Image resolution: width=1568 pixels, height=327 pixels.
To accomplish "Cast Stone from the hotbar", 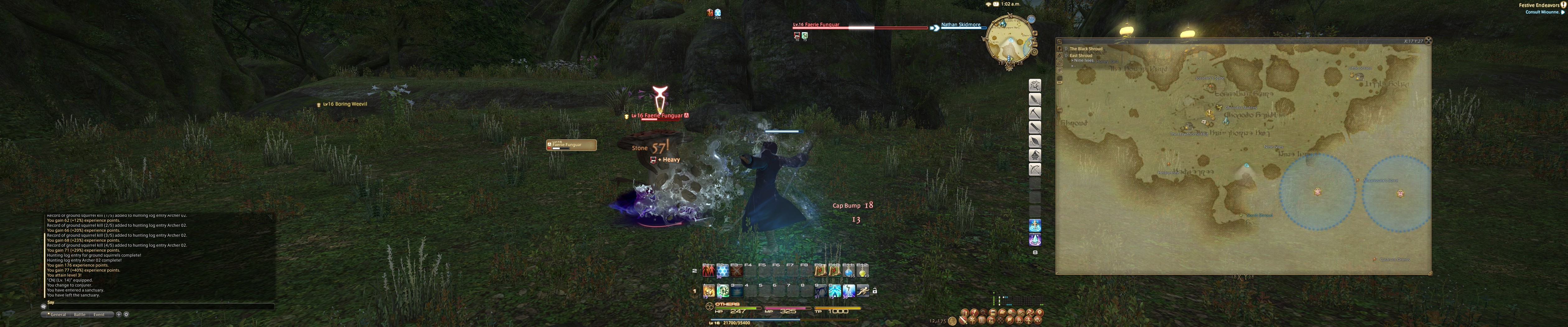I will [x=708, y=291].
